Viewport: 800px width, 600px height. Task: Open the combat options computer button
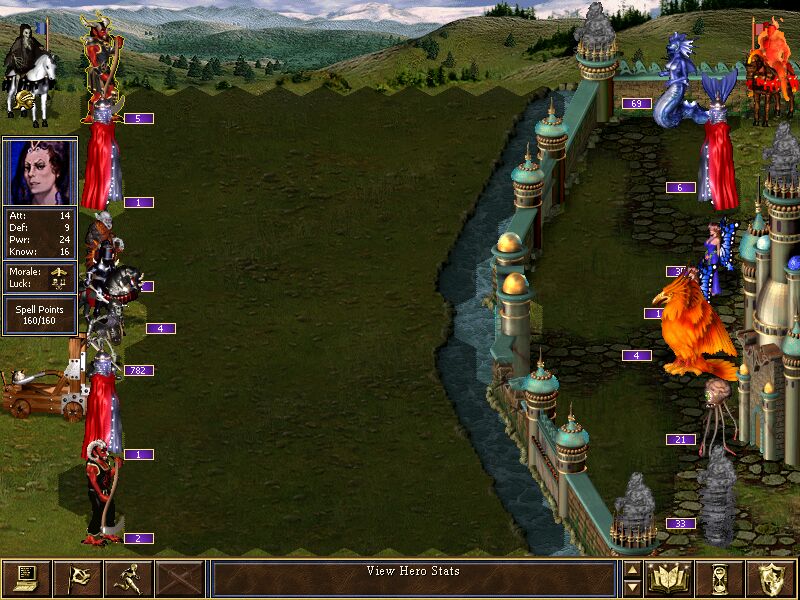(26, 579)
